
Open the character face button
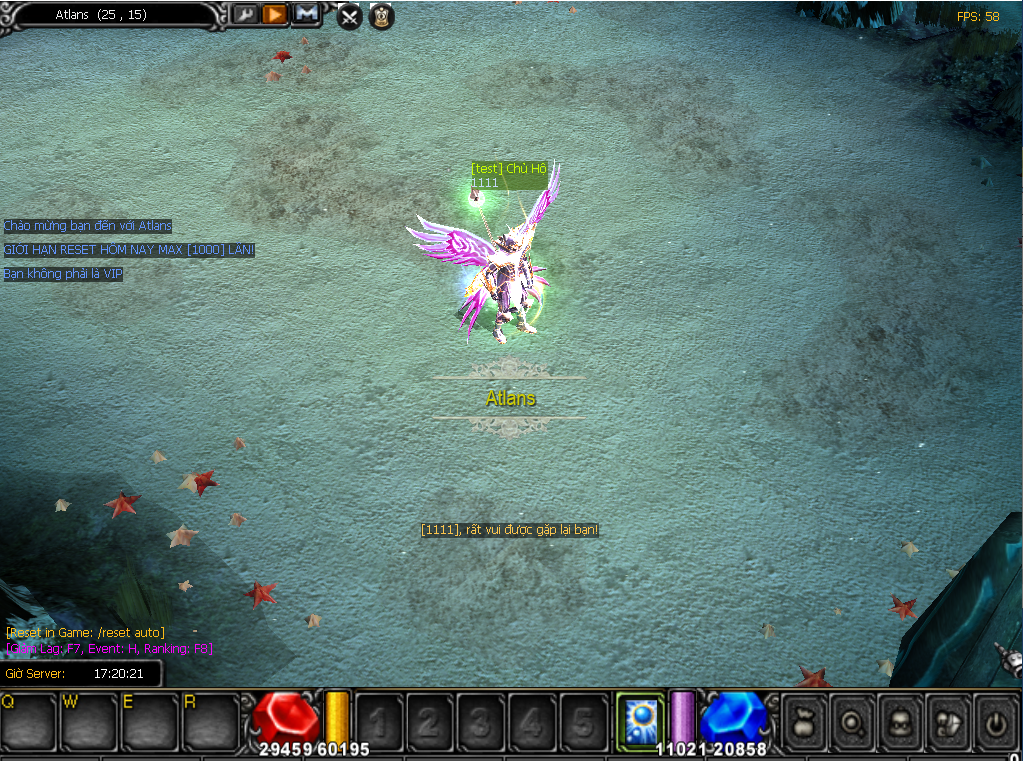click(899, 720)
